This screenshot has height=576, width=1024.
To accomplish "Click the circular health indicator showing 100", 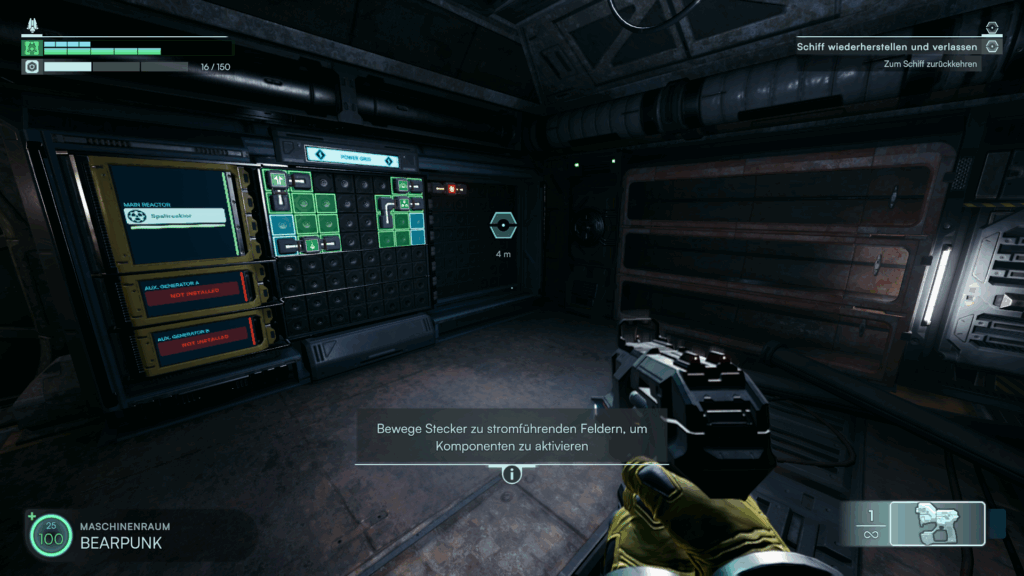I will pyautogui.click(x=50, y=537).
